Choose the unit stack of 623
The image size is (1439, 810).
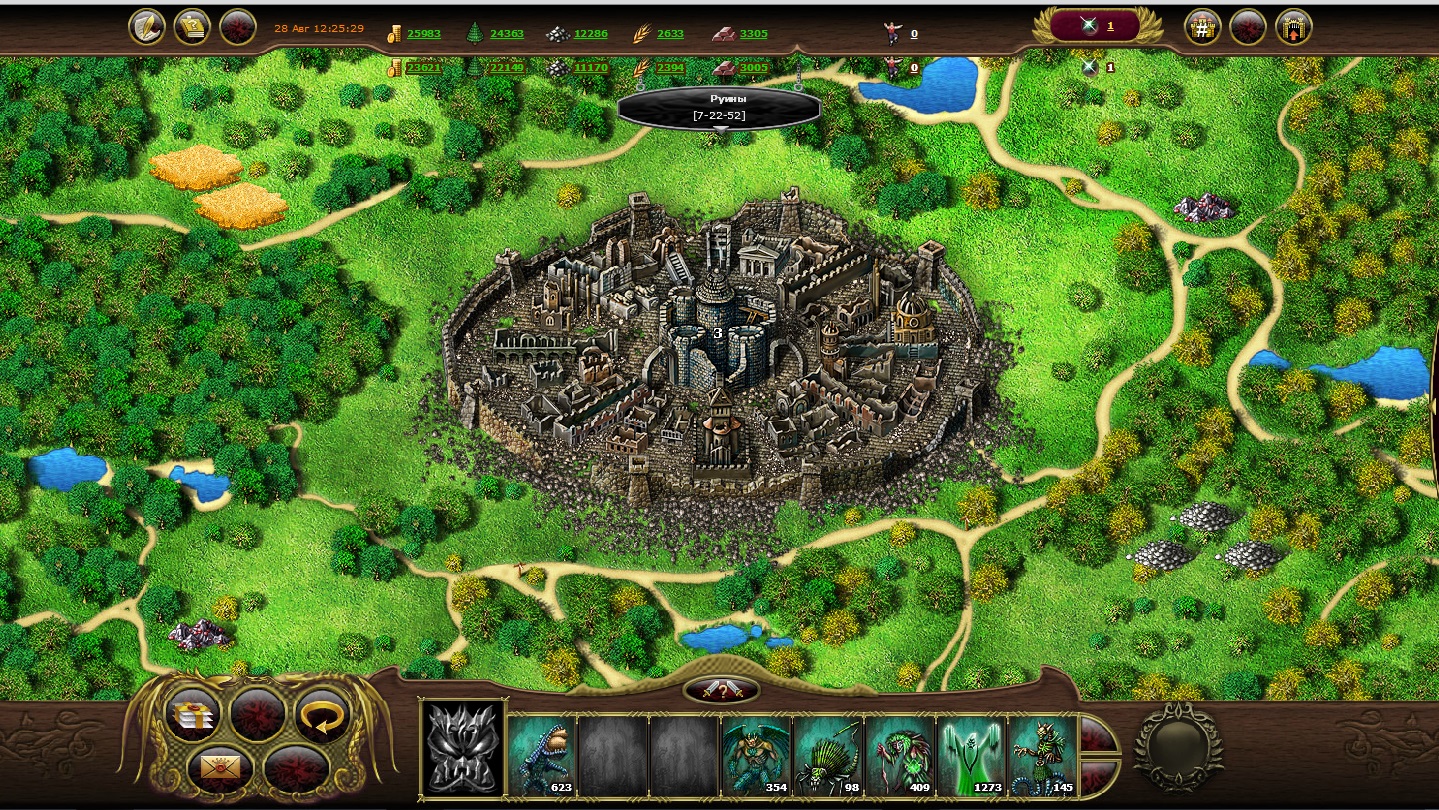click(542, 755)
